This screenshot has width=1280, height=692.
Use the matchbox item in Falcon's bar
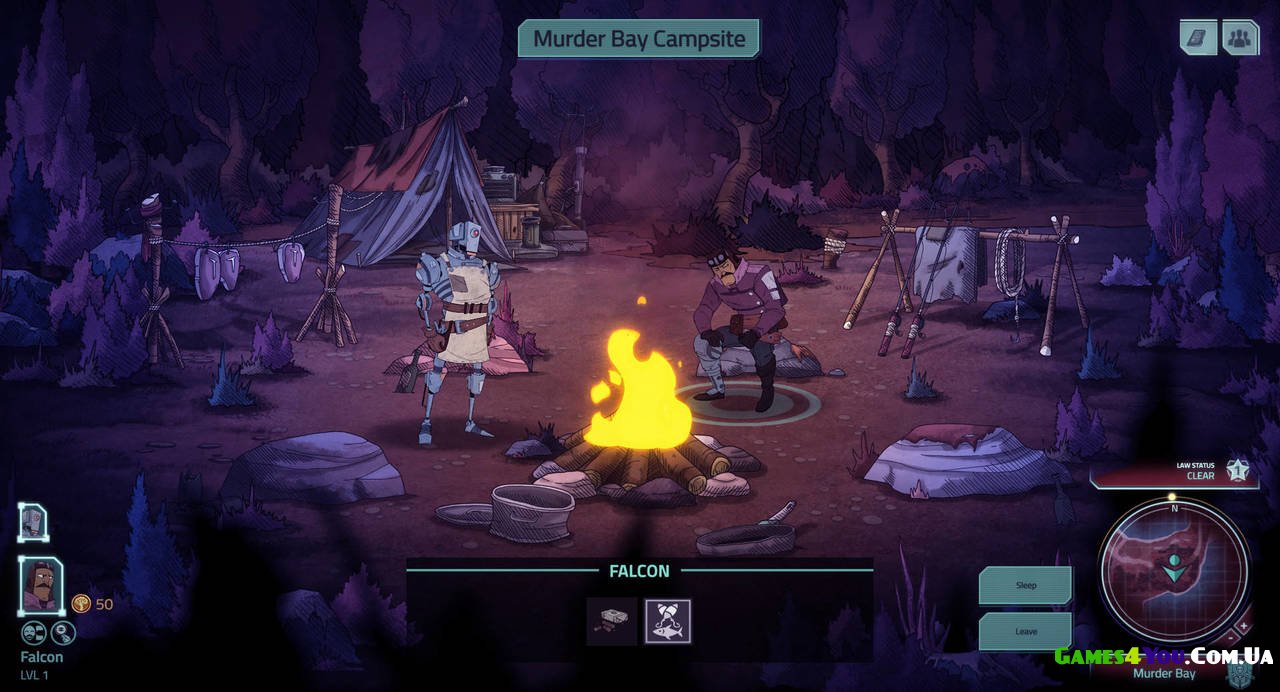point(611,621)
